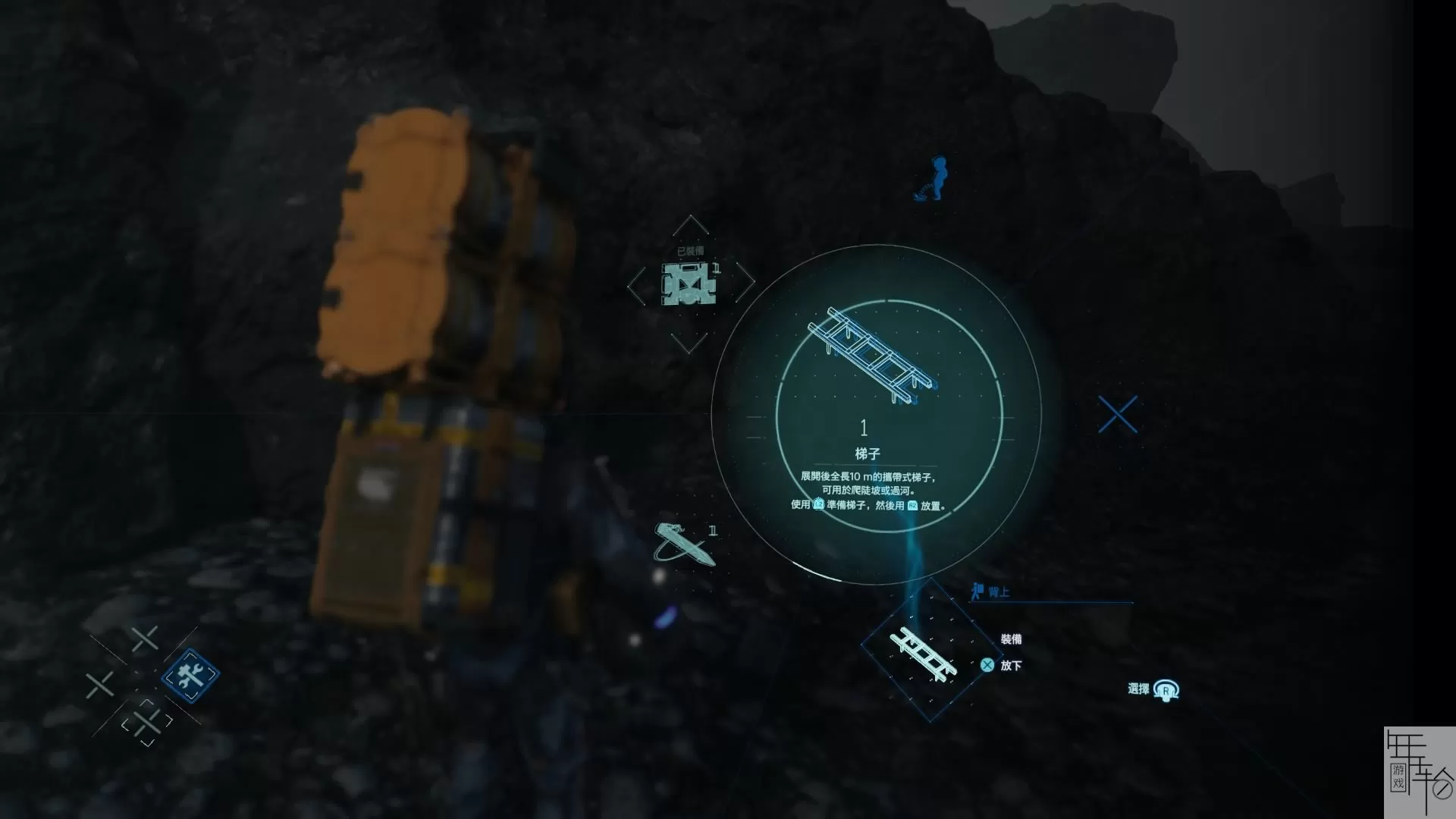1456x819 pixels.
Task: Toggle the X button to drop the ladder
Action: (987, 666)
